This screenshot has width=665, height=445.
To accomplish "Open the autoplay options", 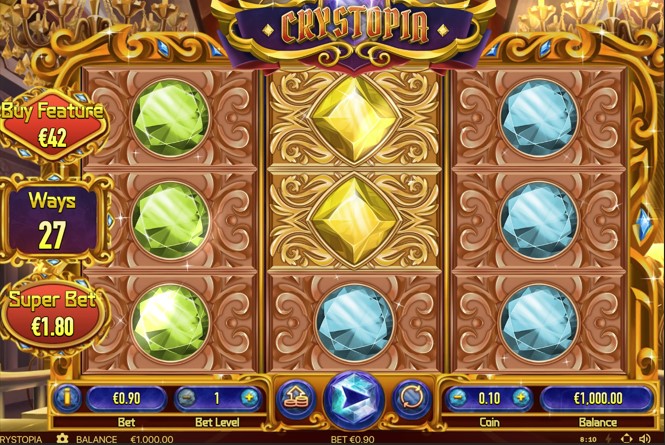I will click(x=412, y=398).
